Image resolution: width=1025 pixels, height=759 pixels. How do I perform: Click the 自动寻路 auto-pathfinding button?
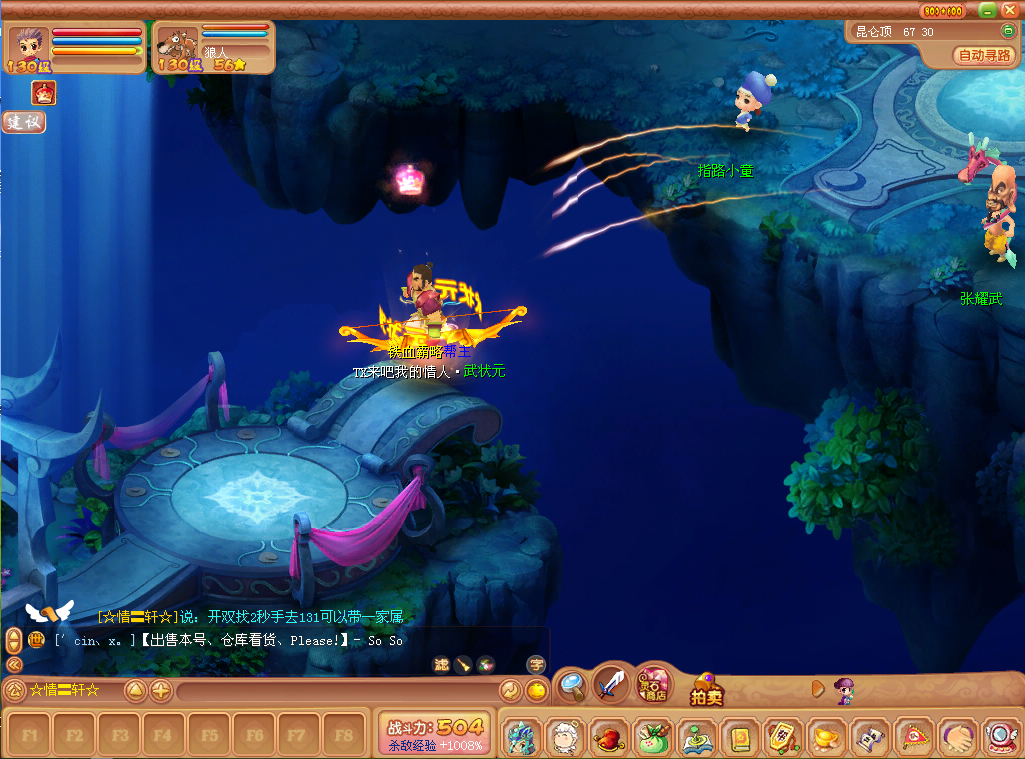click(x=984, y=56)
